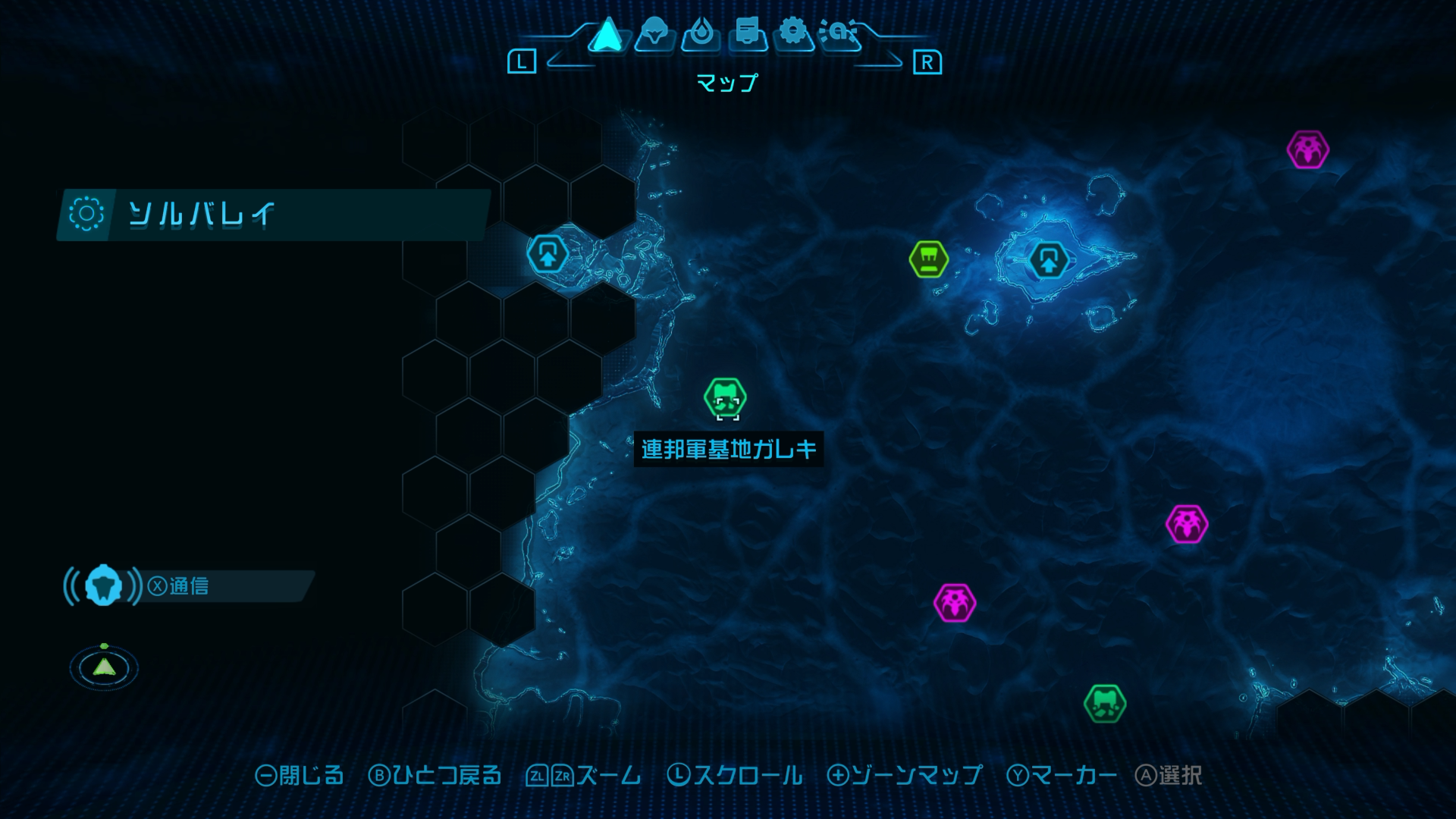Viewport: 1456px width, 819px height.
Task: Click the lime-green hexagon map marker
Action: pyautogui.click(x=928, y=259)
